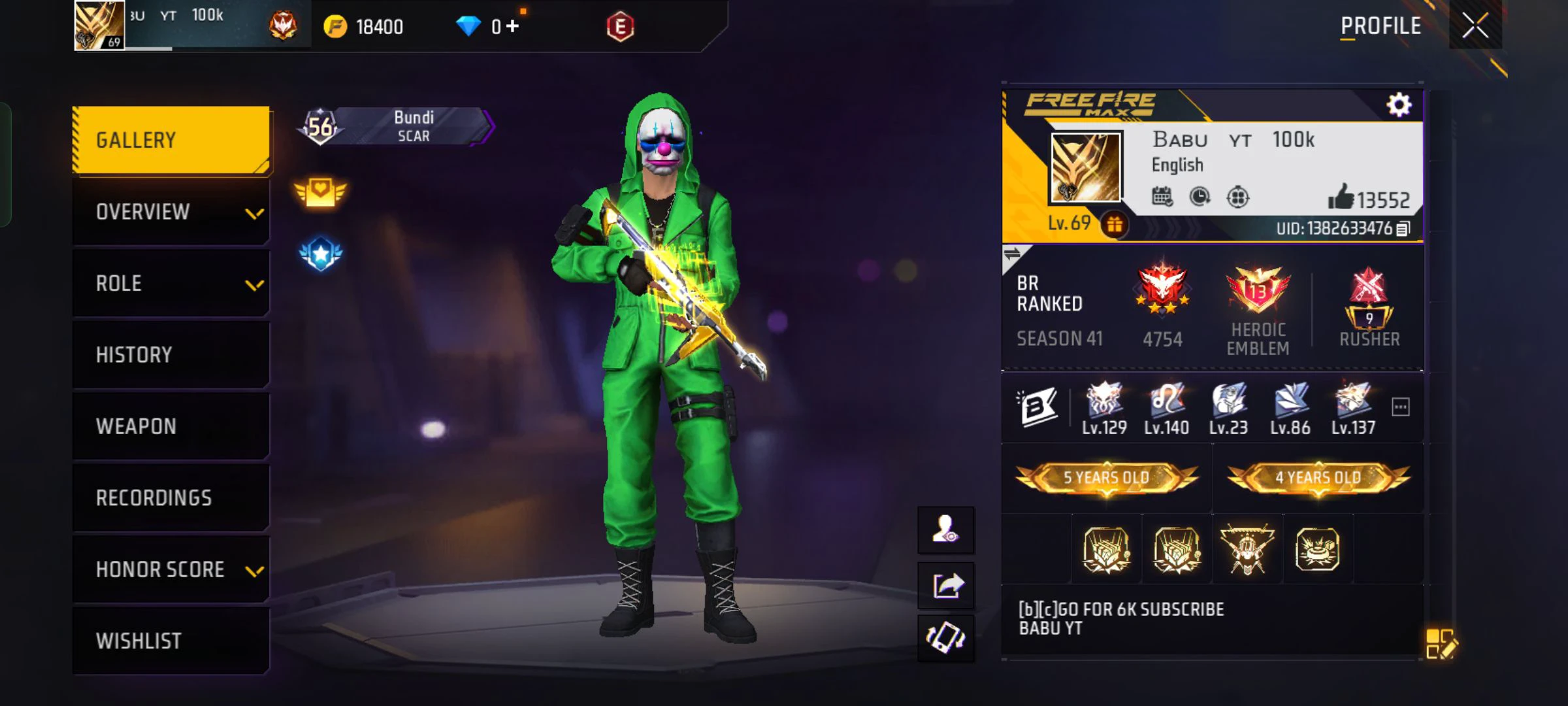Click the E badge in the top bar

(622, 26)
